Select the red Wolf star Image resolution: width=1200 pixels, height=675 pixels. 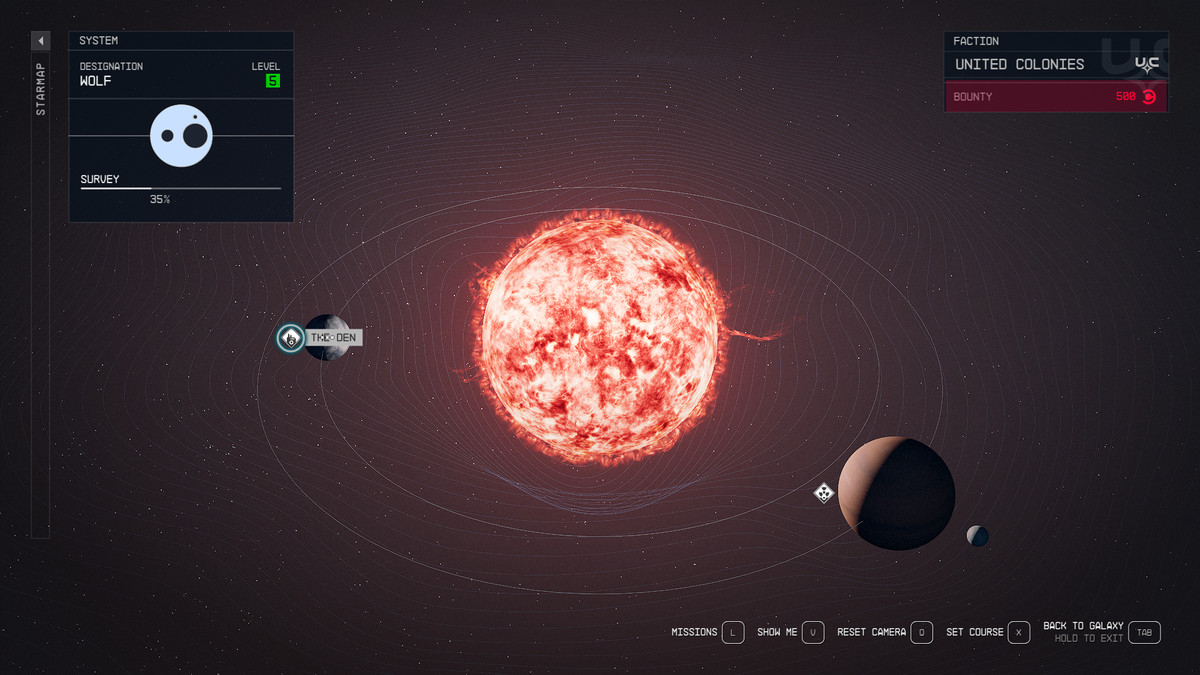(600, 336)
